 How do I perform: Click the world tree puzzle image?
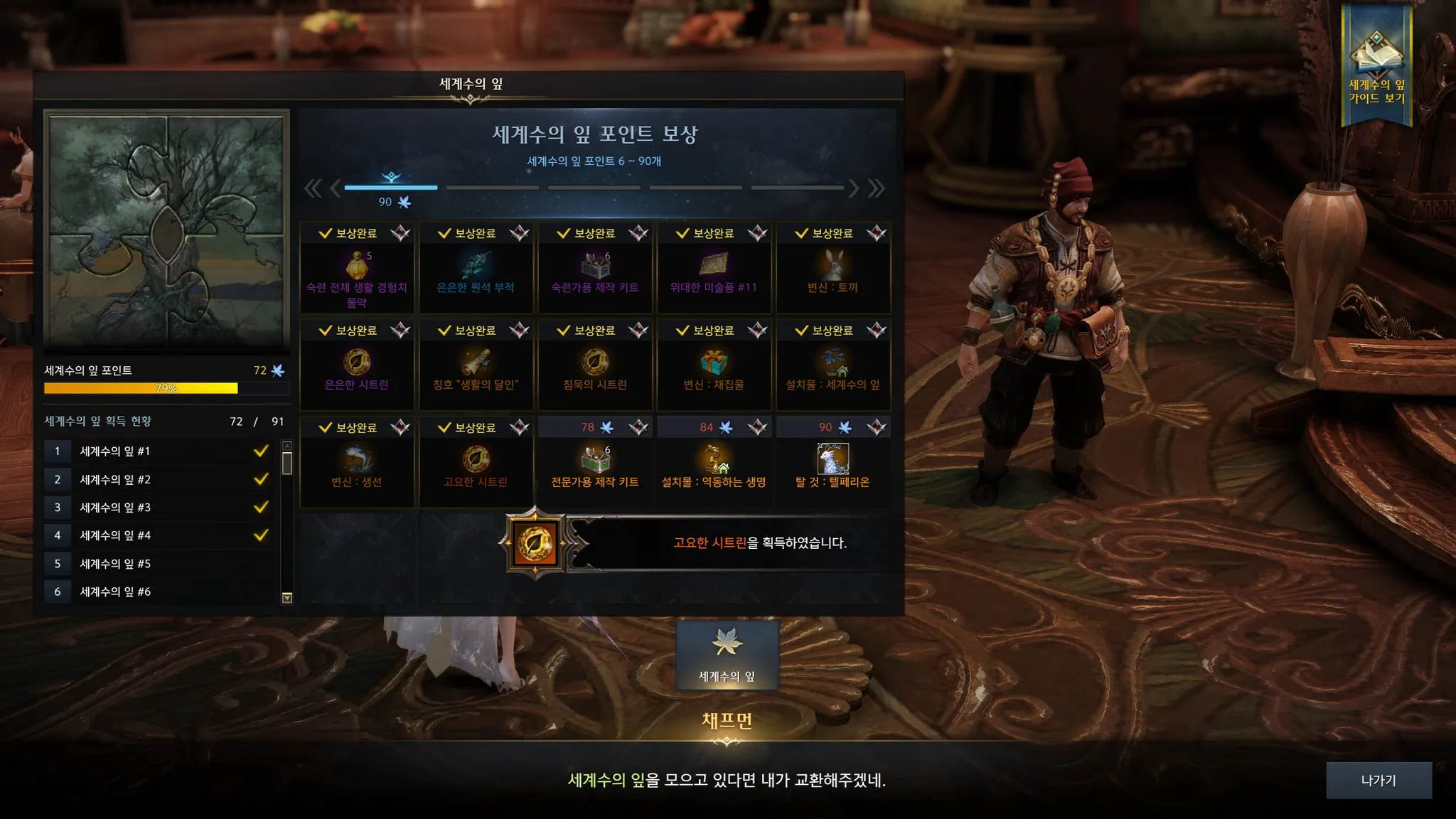click(x=166, y=229)
